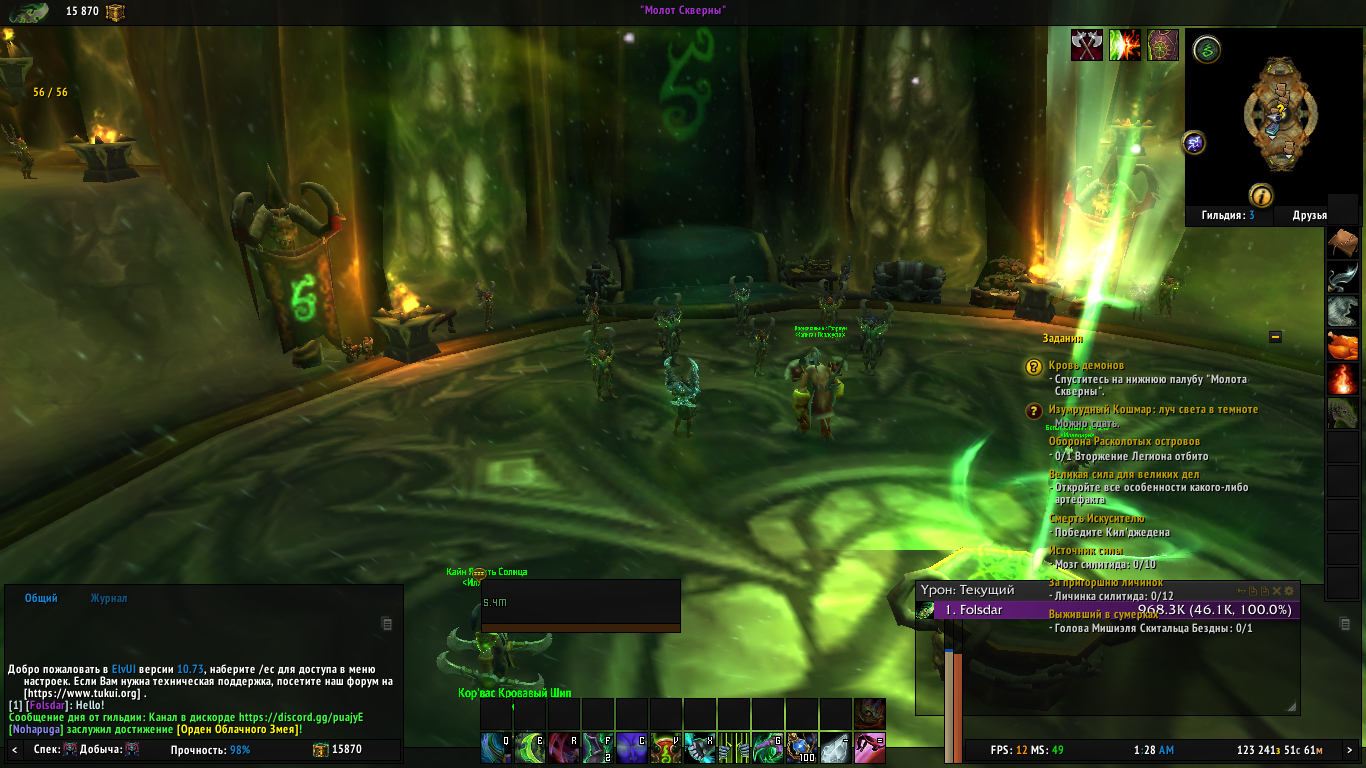The height and width of the screenshot is (768, 1366).
Task: Activate the ability bound to Q
Action: pos(496,747)
